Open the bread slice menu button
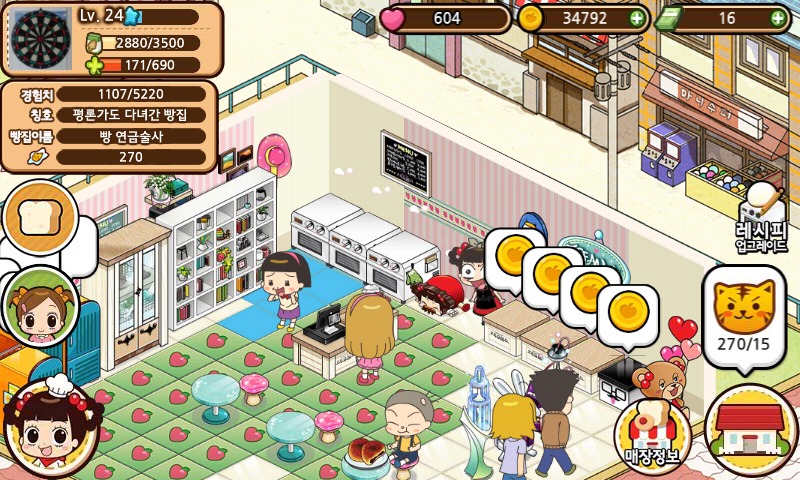800x480 pixels. click(40, 219)
